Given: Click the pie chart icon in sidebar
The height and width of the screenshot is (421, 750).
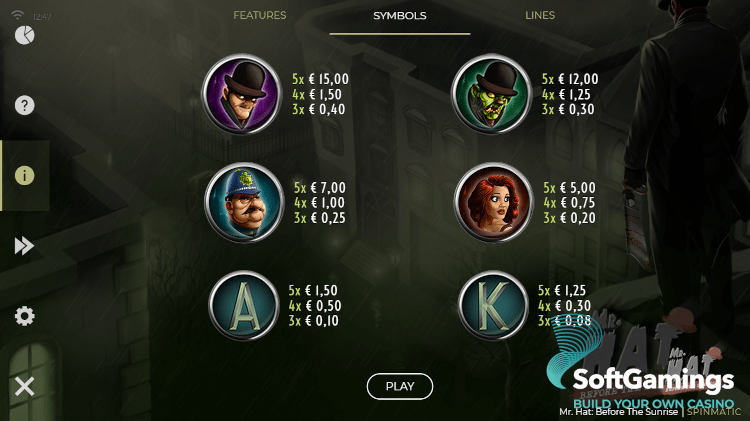Looking at the screenshot, I should pyautogui.click(x=25, y=36).
